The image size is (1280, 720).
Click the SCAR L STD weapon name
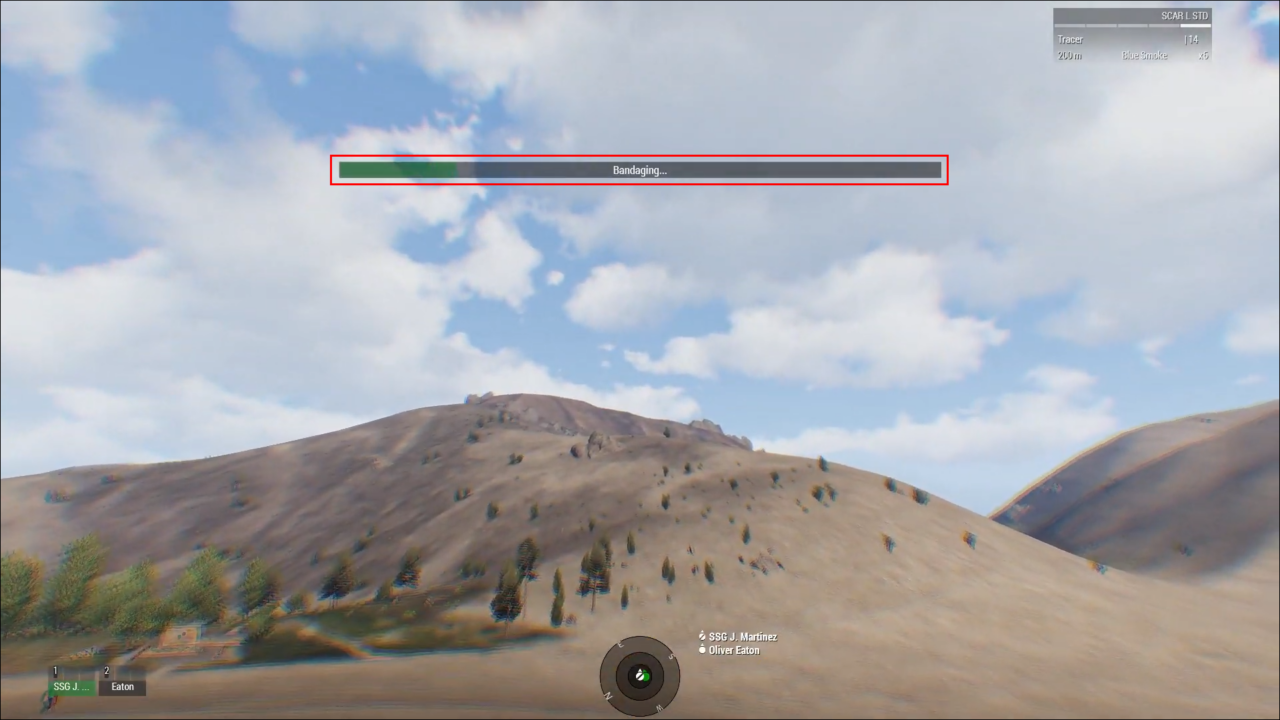click(1185, 16)
